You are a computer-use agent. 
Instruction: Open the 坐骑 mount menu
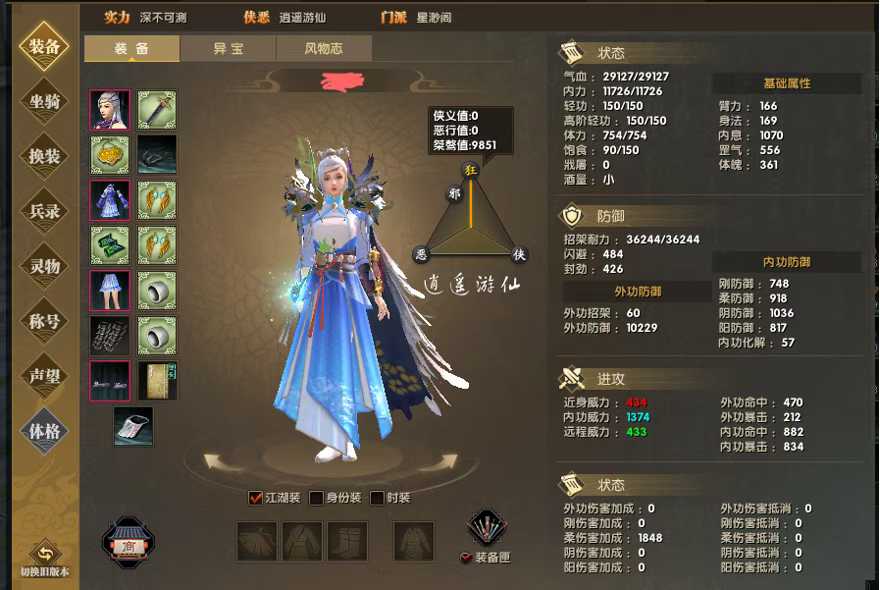(x=44, y=101)
